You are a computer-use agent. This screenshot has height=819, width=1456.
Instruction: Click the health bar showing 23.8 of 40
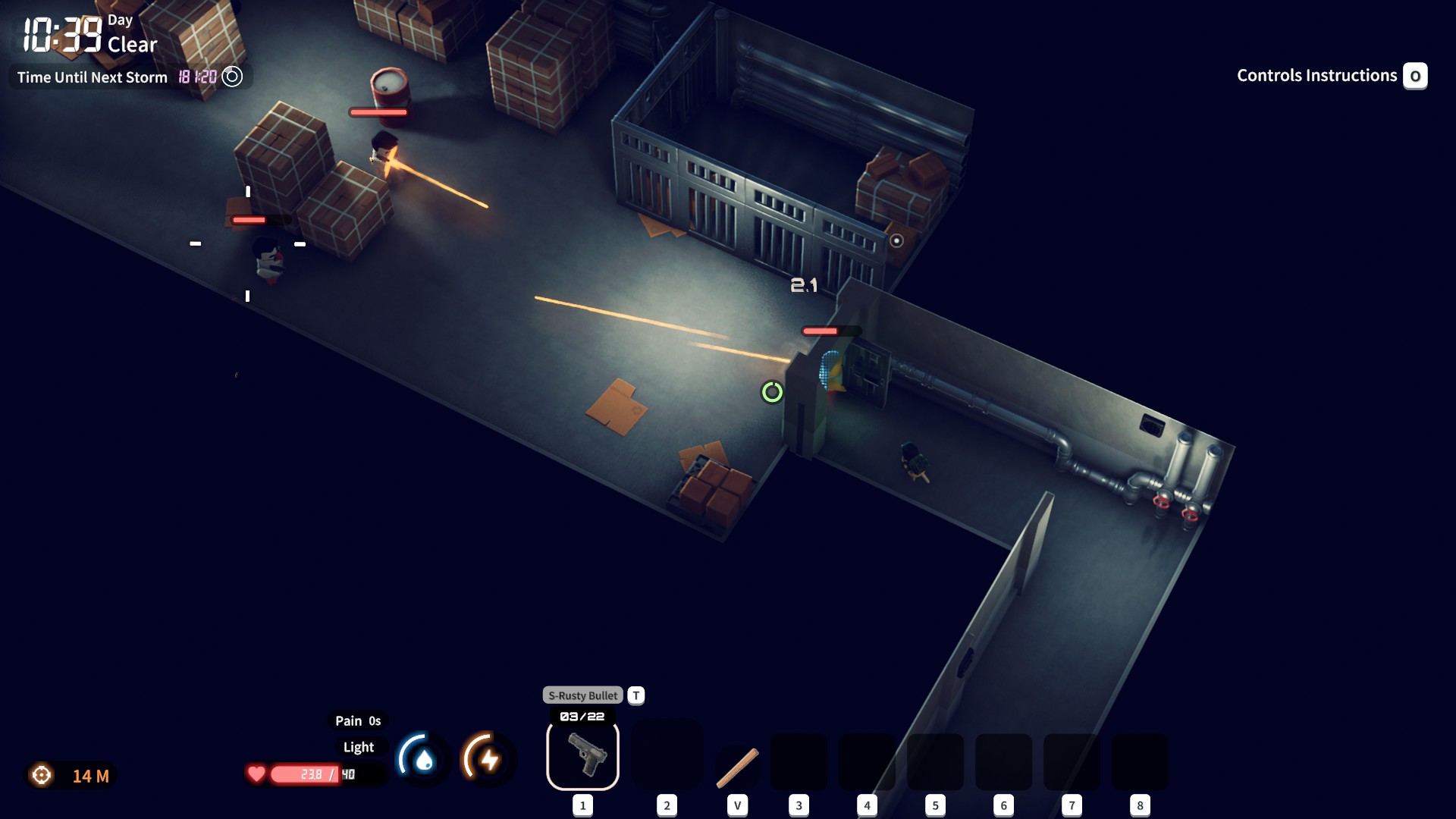tap(318, 774)
